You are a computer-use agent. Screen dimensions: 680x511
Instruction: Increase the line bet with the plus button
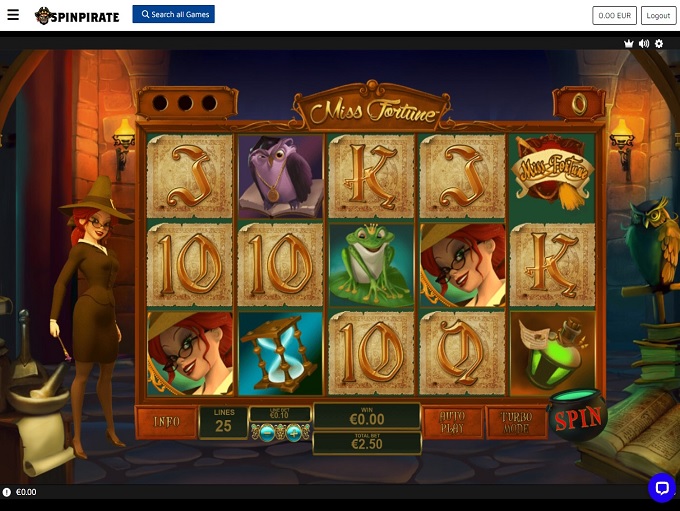(x=294, y=432)
